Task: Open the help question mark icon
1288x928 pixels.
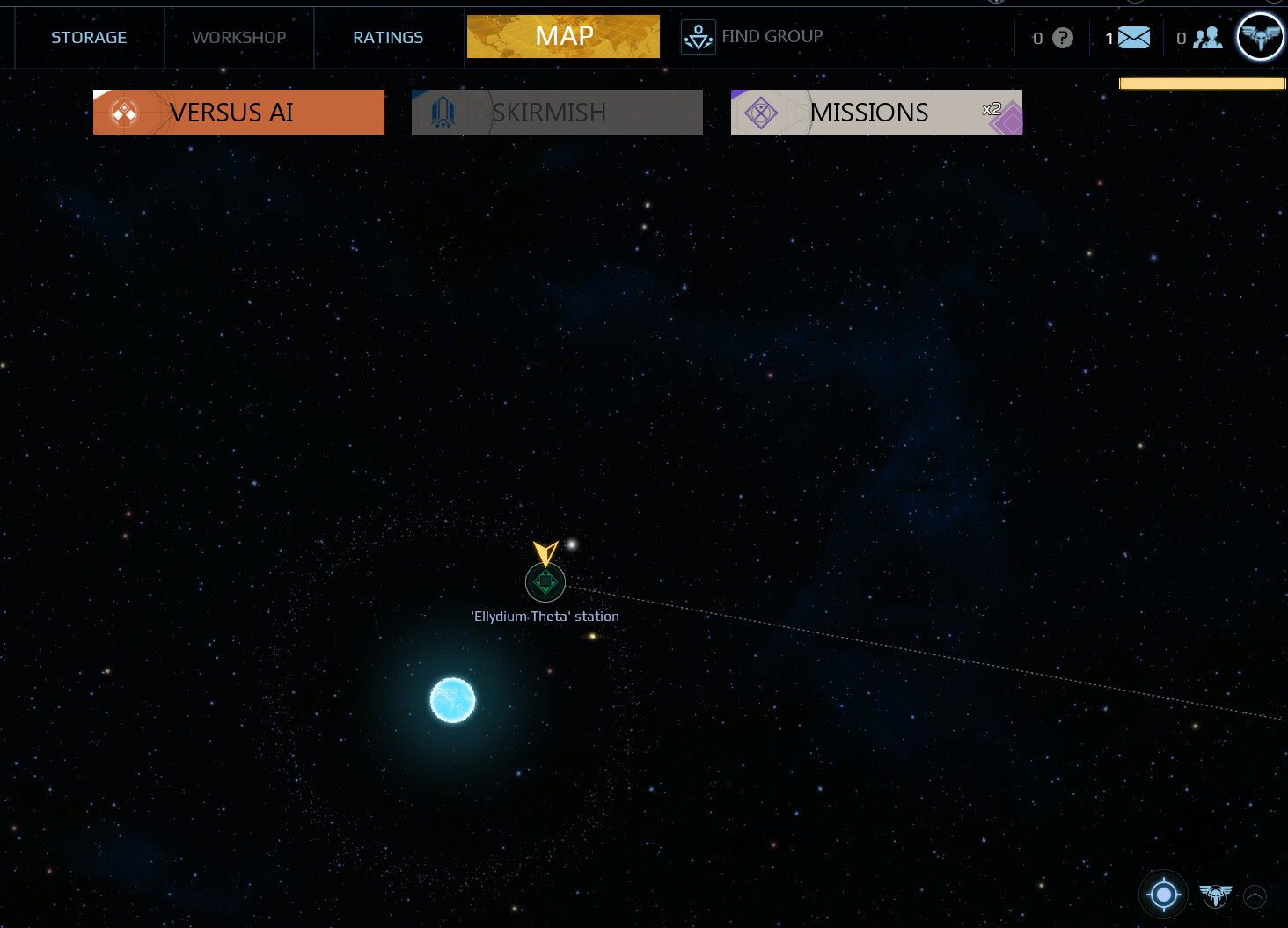Action: click(x=1063, y=38)
